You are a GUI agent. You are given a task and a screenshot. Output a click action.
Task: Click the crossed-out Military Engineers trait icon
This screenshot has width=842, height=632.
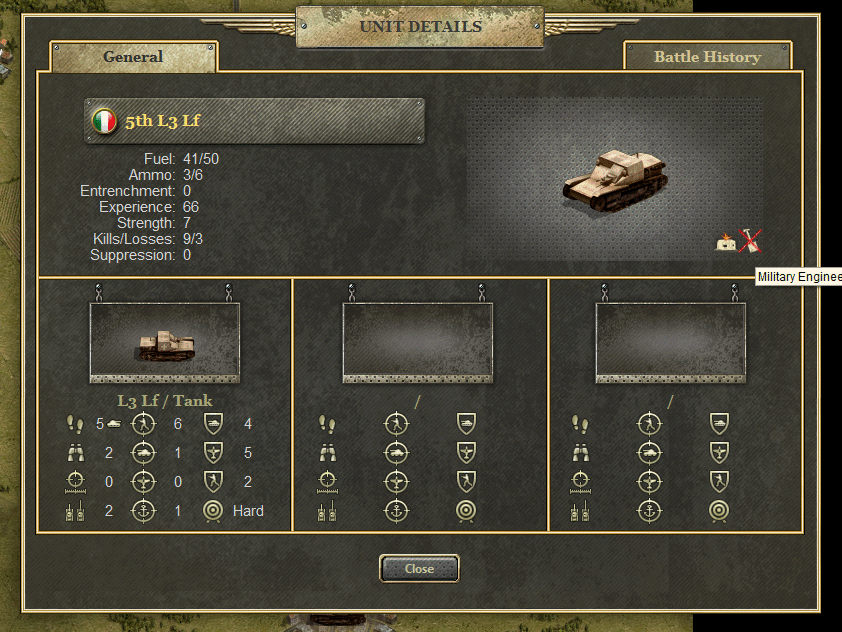(x=749, y=241)
